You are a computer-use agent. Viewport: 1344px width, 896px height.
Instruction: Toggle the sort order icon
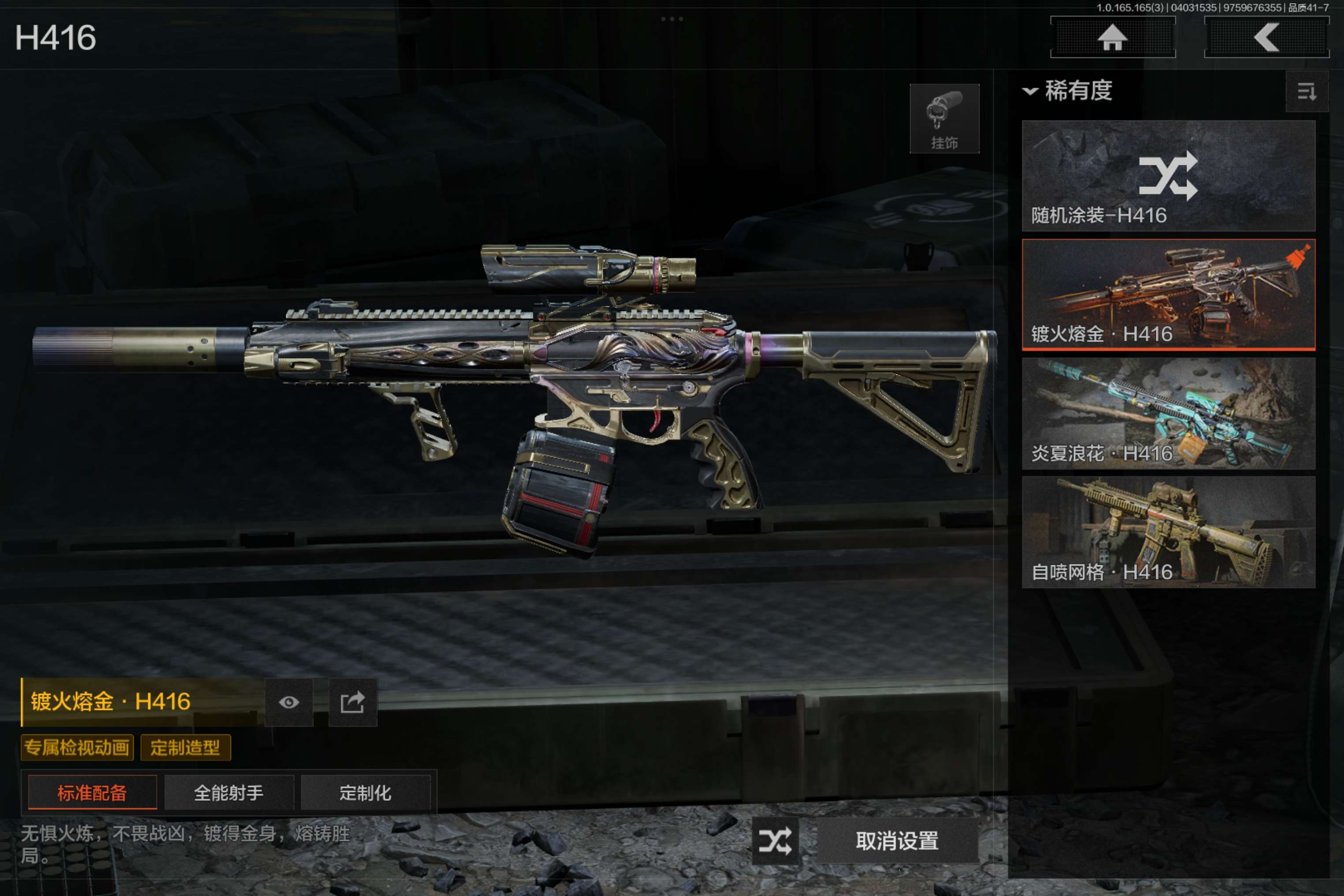click(x=1306, y=91)
